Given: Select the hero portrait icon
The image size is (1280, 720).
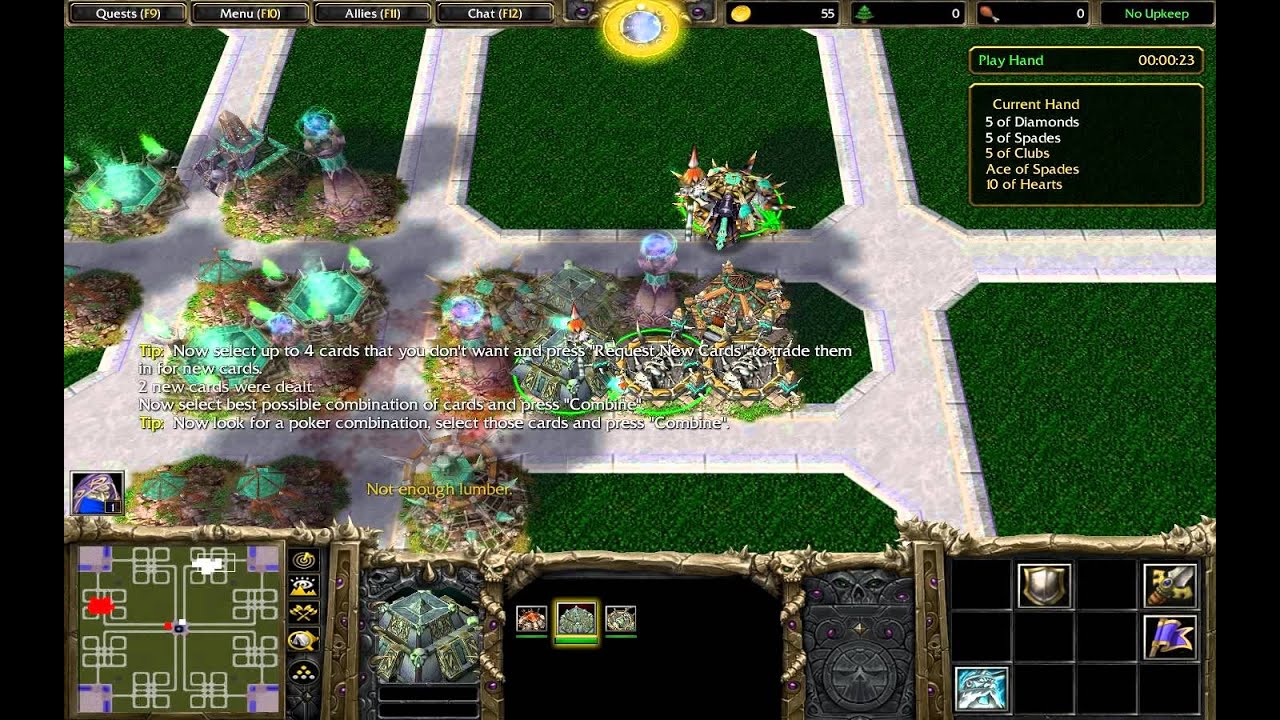Looking at the screenshot, I should click(97, 494).
